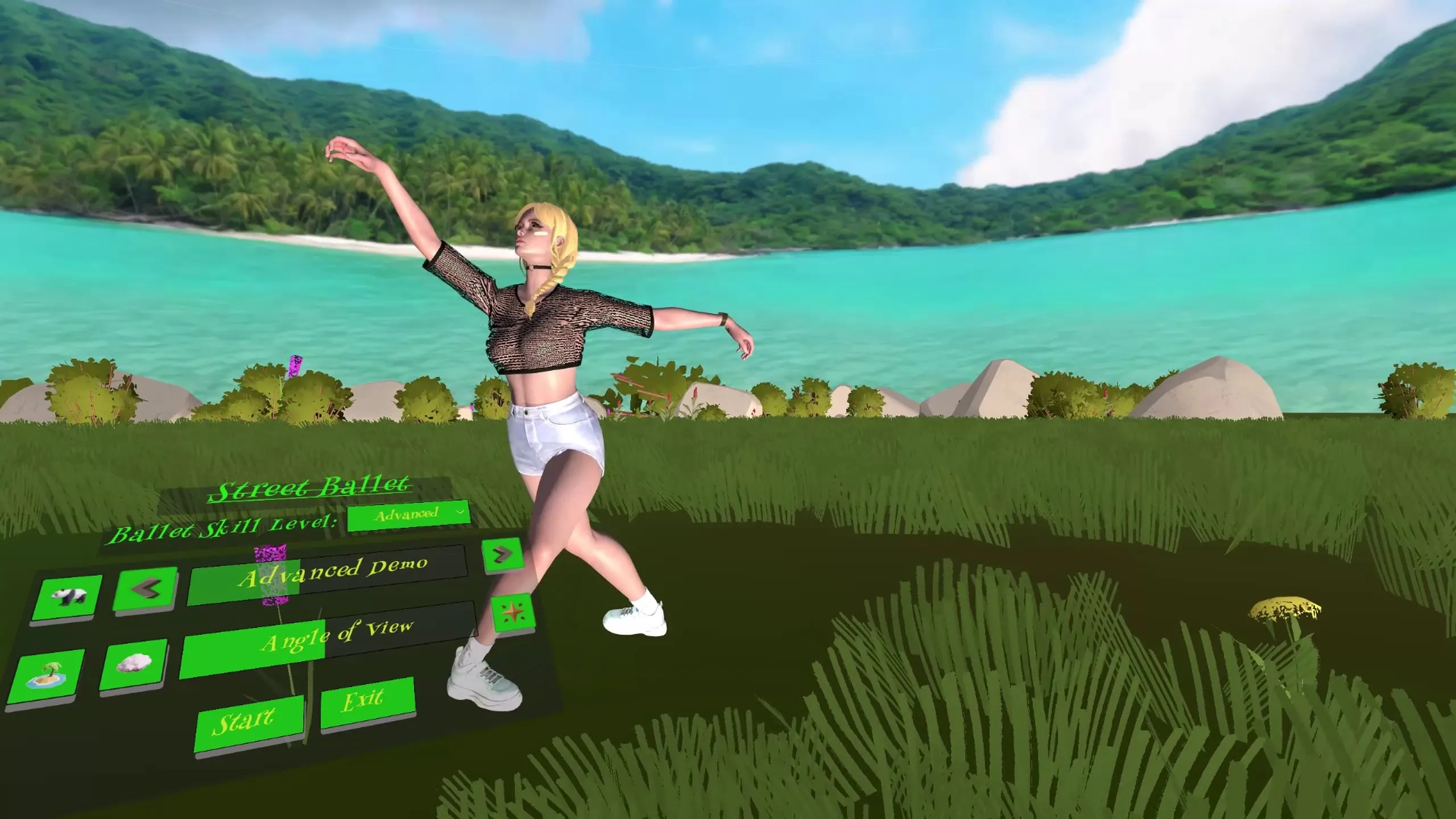The width and height of the screenshot is (1456, 819).
Task: Open the Ballet Skill Level dropdown
Action: pyautogui.click(x=408, y=515)
